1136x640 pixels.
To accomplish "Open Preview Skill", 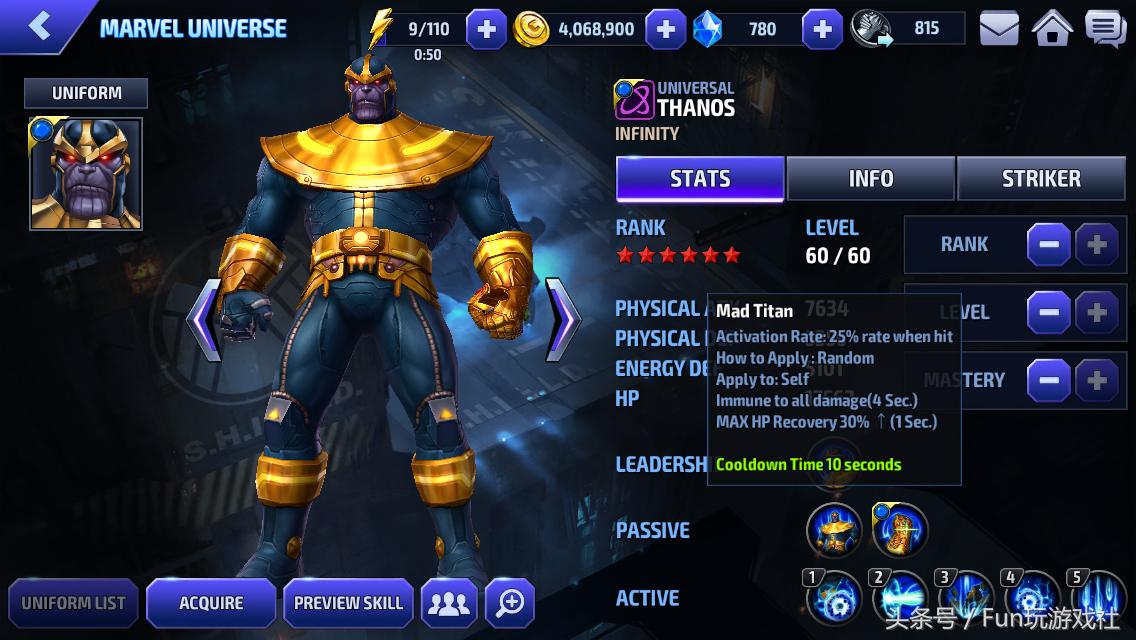I will point(348,603).
